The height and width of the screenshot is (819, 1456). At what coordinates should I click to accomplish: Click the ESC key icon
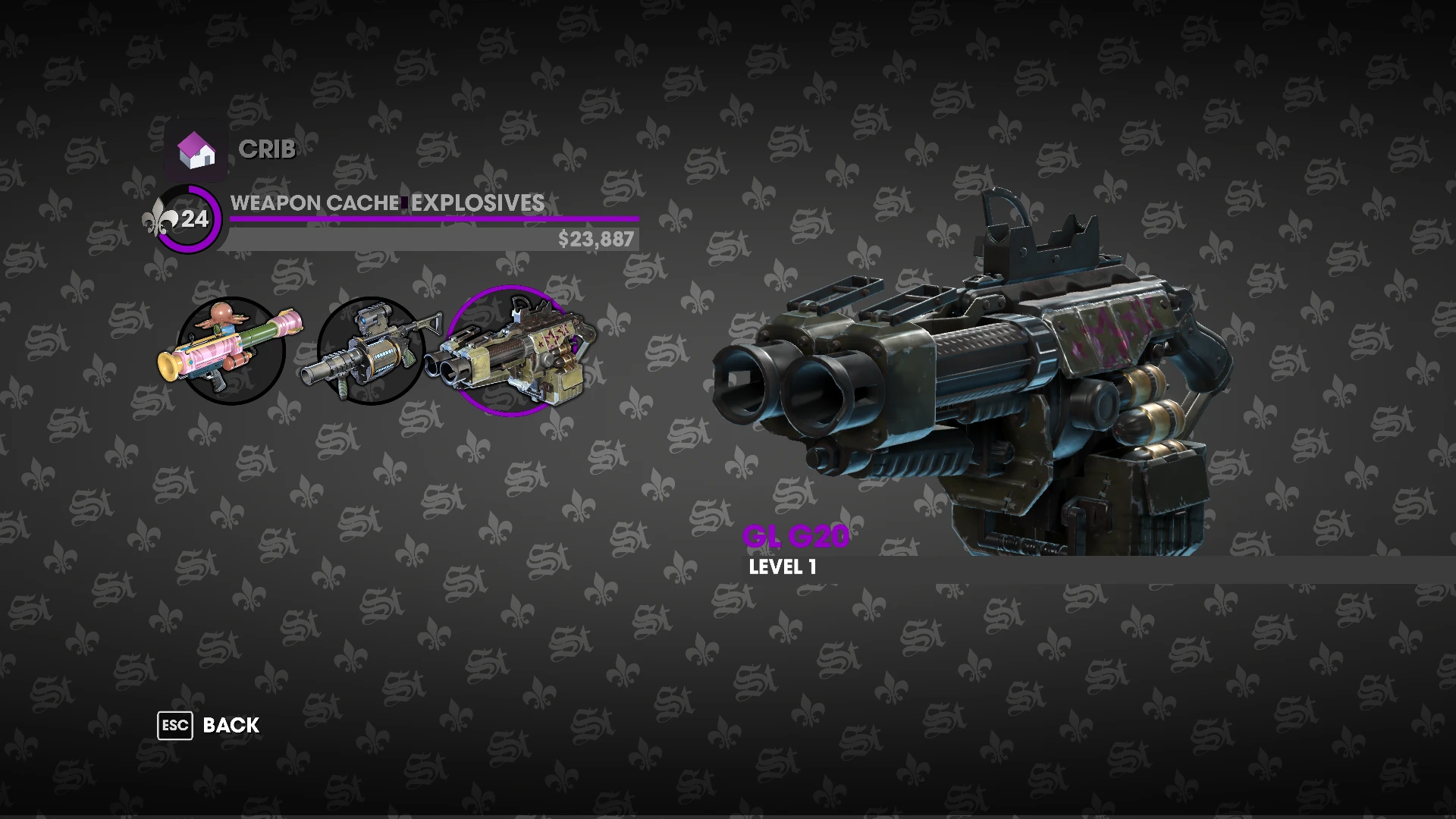pyautogui.click(x=174, y=726)
